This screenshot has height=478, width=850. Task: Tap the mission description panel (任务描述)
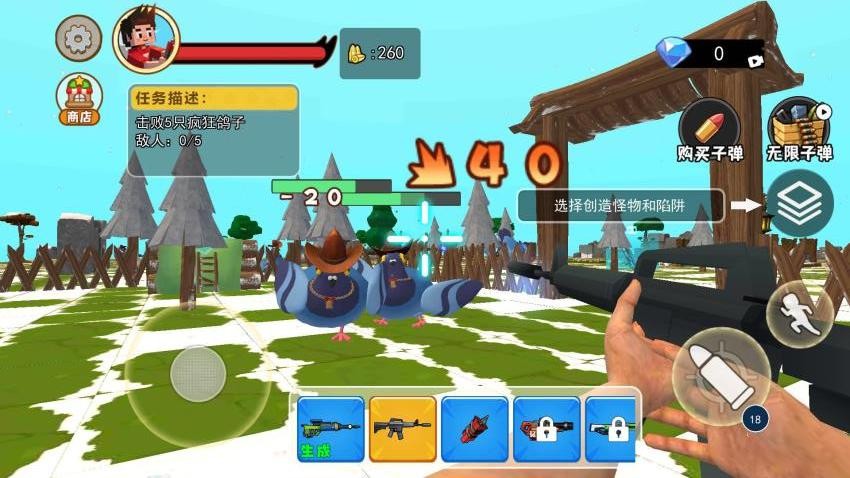tap(213, 129)
